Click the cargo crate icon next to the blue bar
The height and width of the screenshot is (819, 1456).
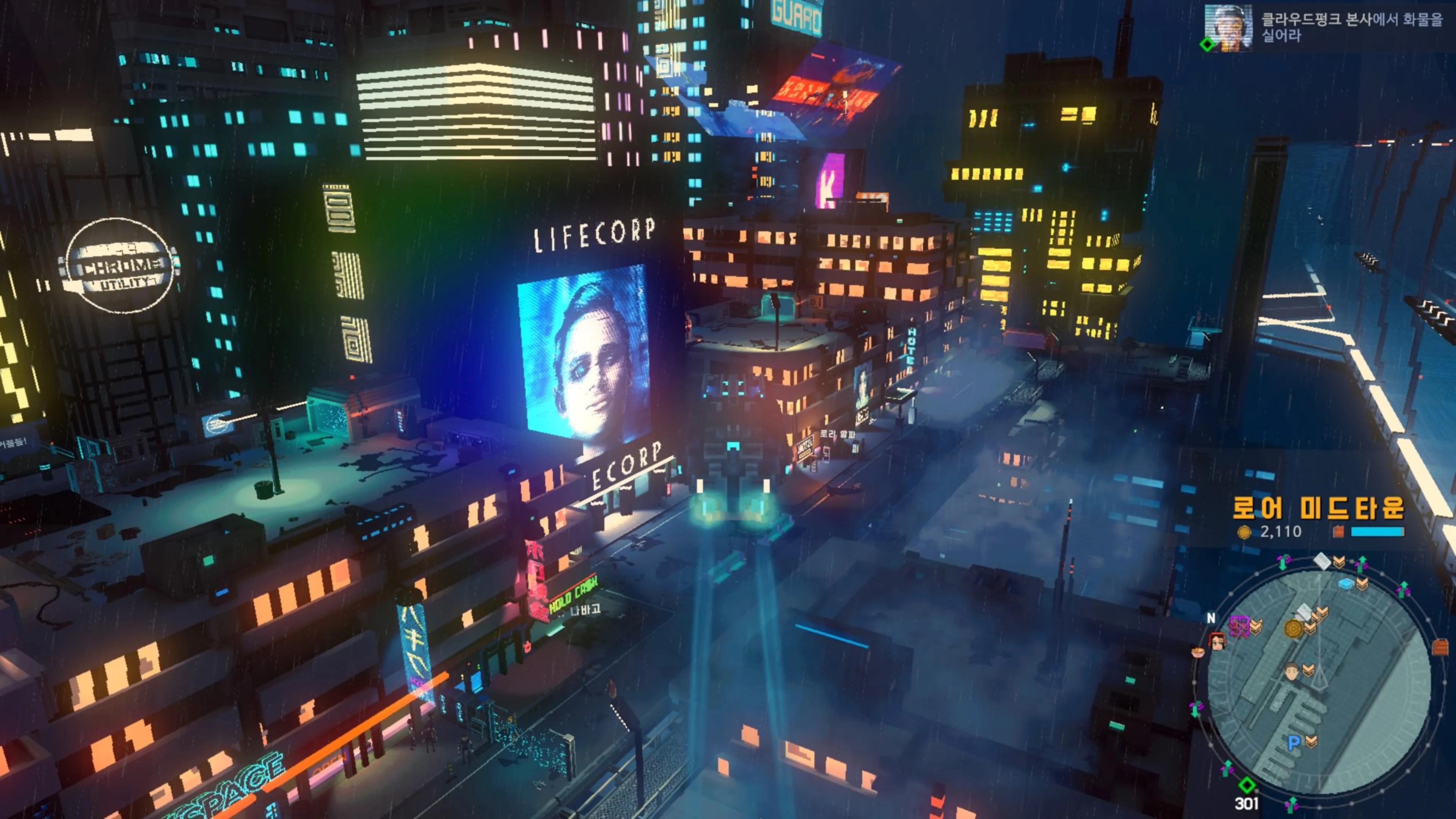click(x=1339, y=531)
